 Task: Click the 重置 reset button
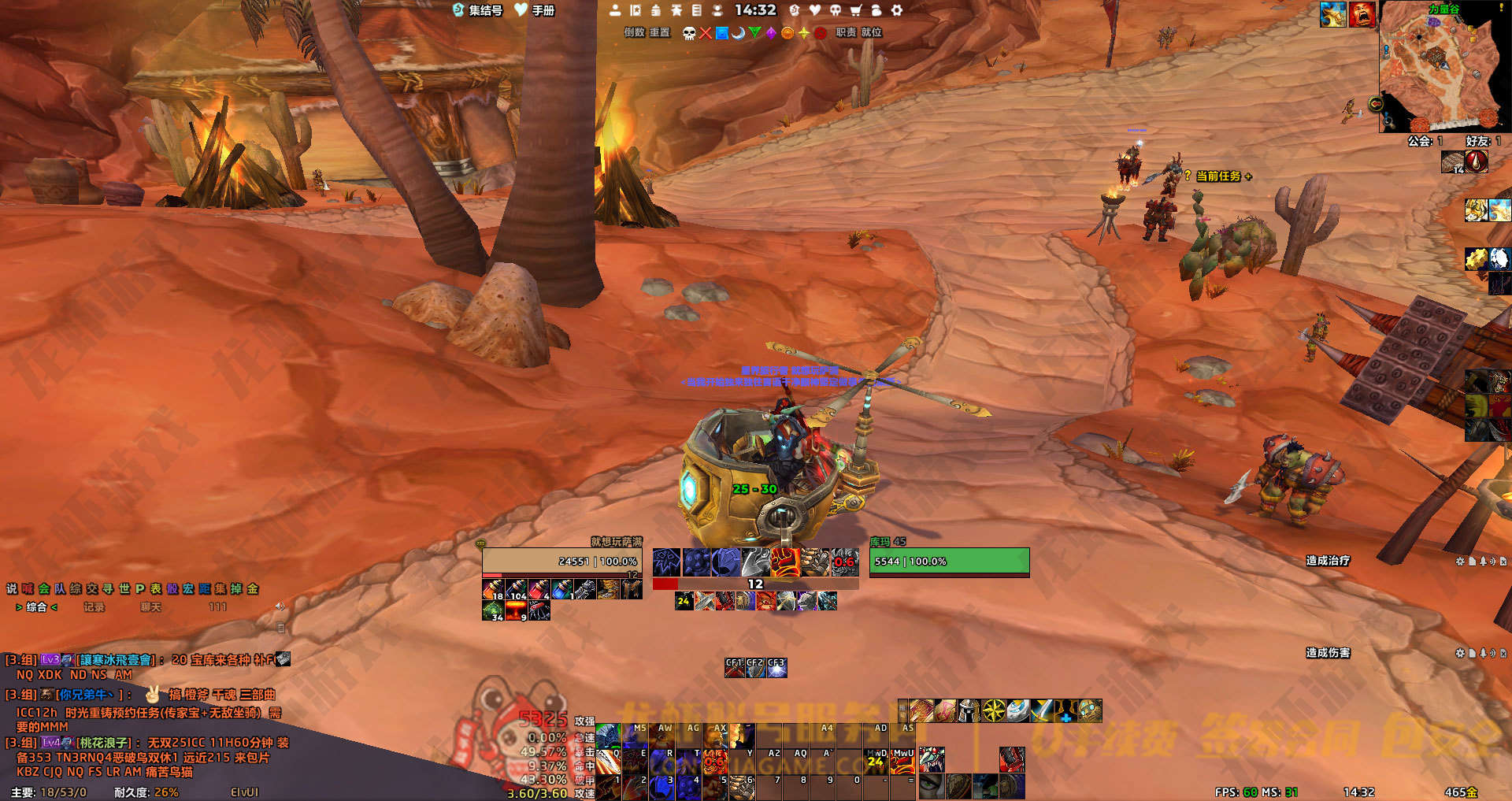[x=660, y=32]
